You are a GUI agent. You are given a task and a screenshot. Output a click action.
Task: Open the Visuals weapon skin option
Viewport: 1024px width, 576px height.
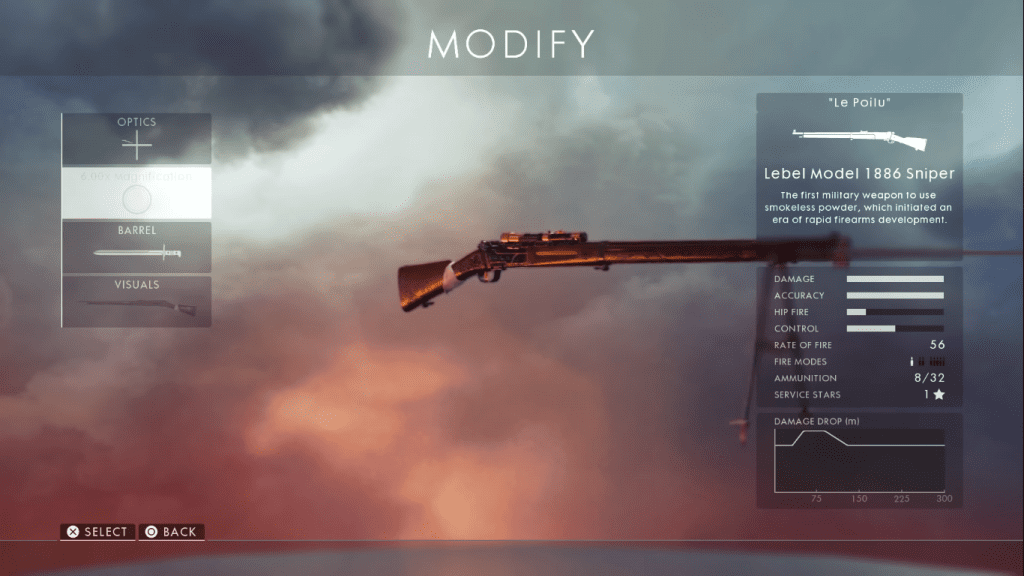point(137,301)
